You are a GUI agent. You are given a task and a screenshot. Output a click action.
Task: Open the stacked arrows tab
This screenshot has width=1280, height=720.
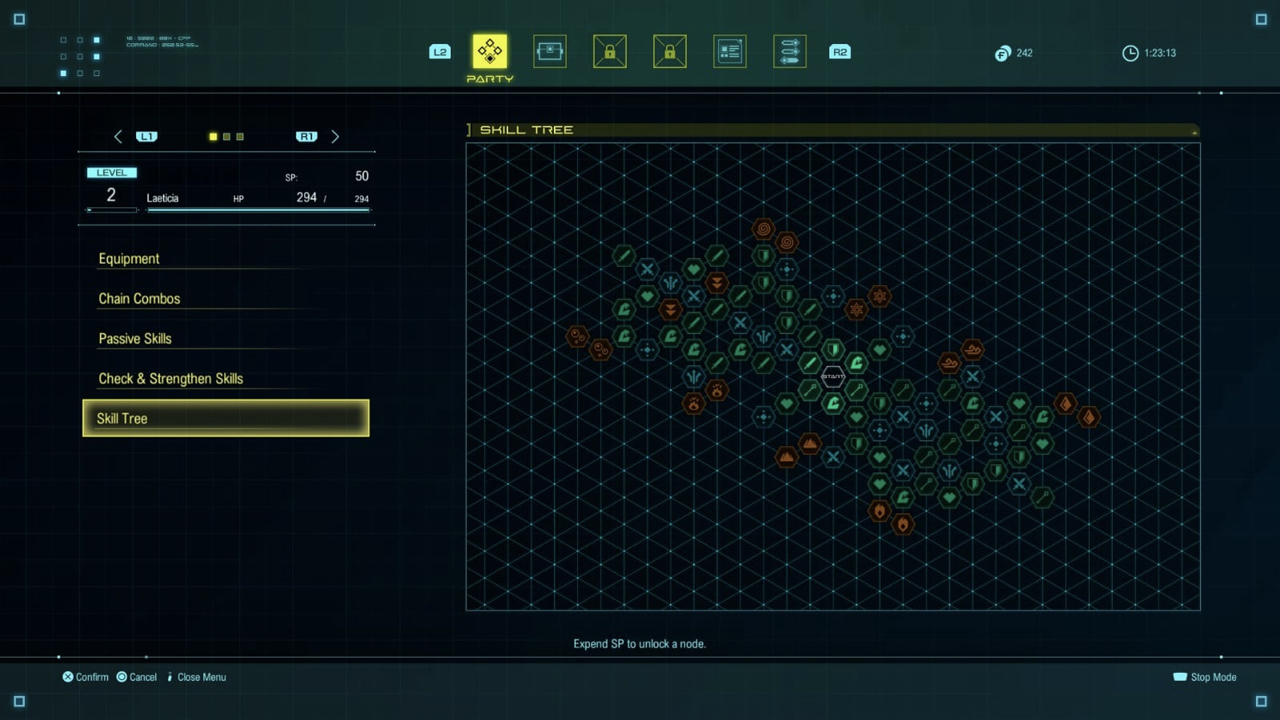point(790,52)
